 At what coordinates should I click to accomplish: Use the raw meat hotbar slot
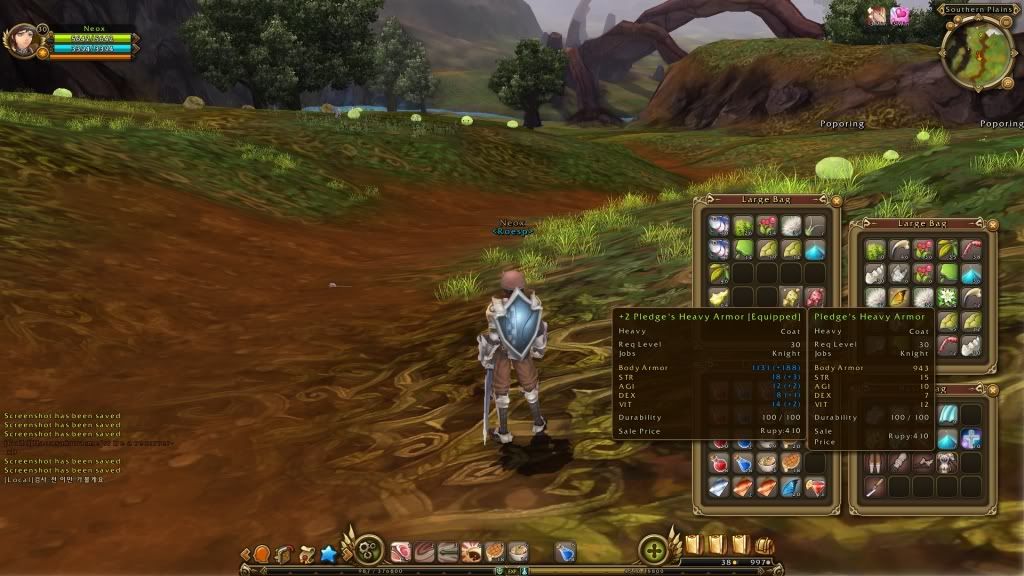pos(401,551)
